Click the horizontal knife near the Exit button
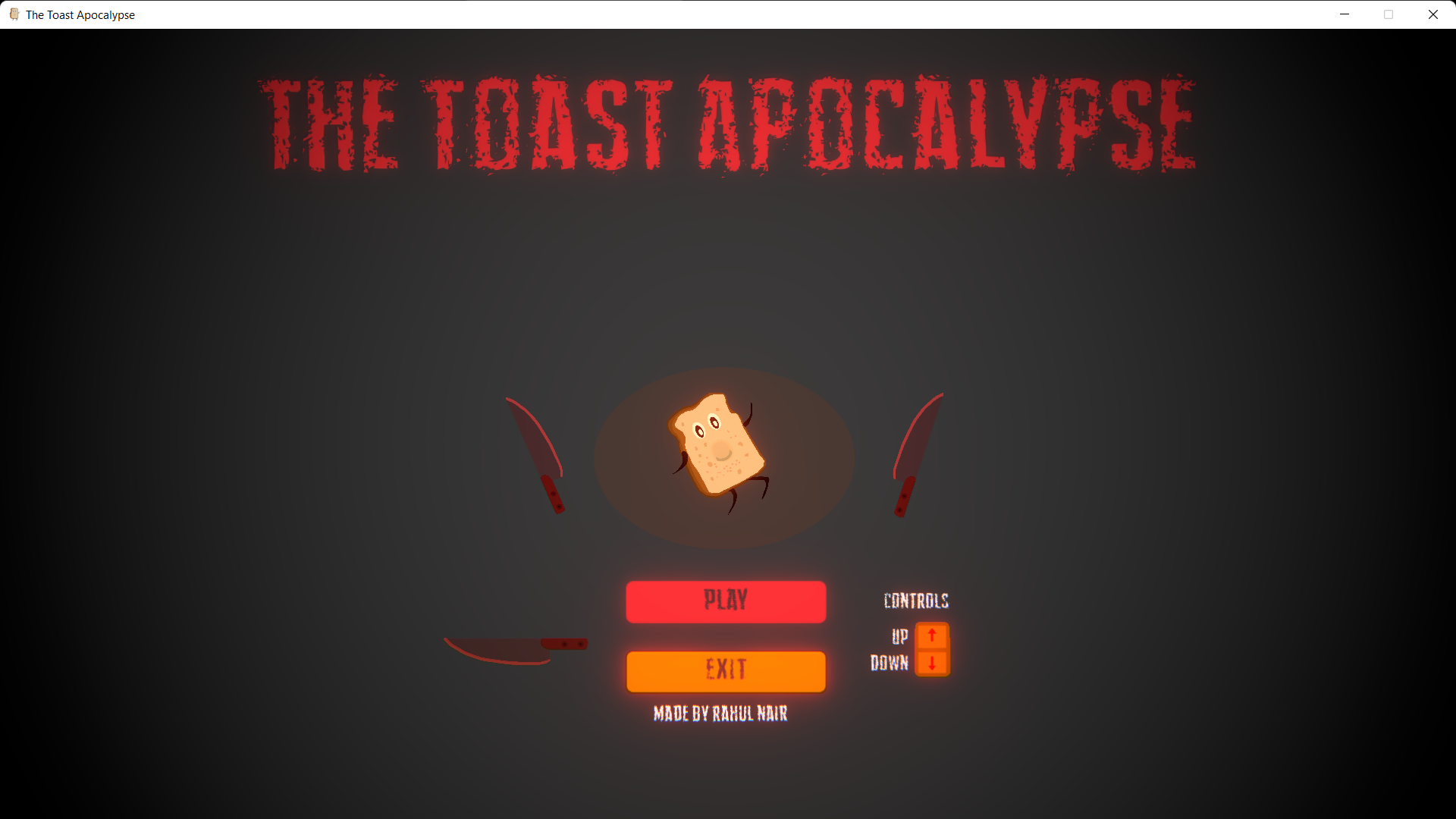Image resolution: width=1456 pixels, height=819 pixels. pyautogui.click(x=516, y=646)
